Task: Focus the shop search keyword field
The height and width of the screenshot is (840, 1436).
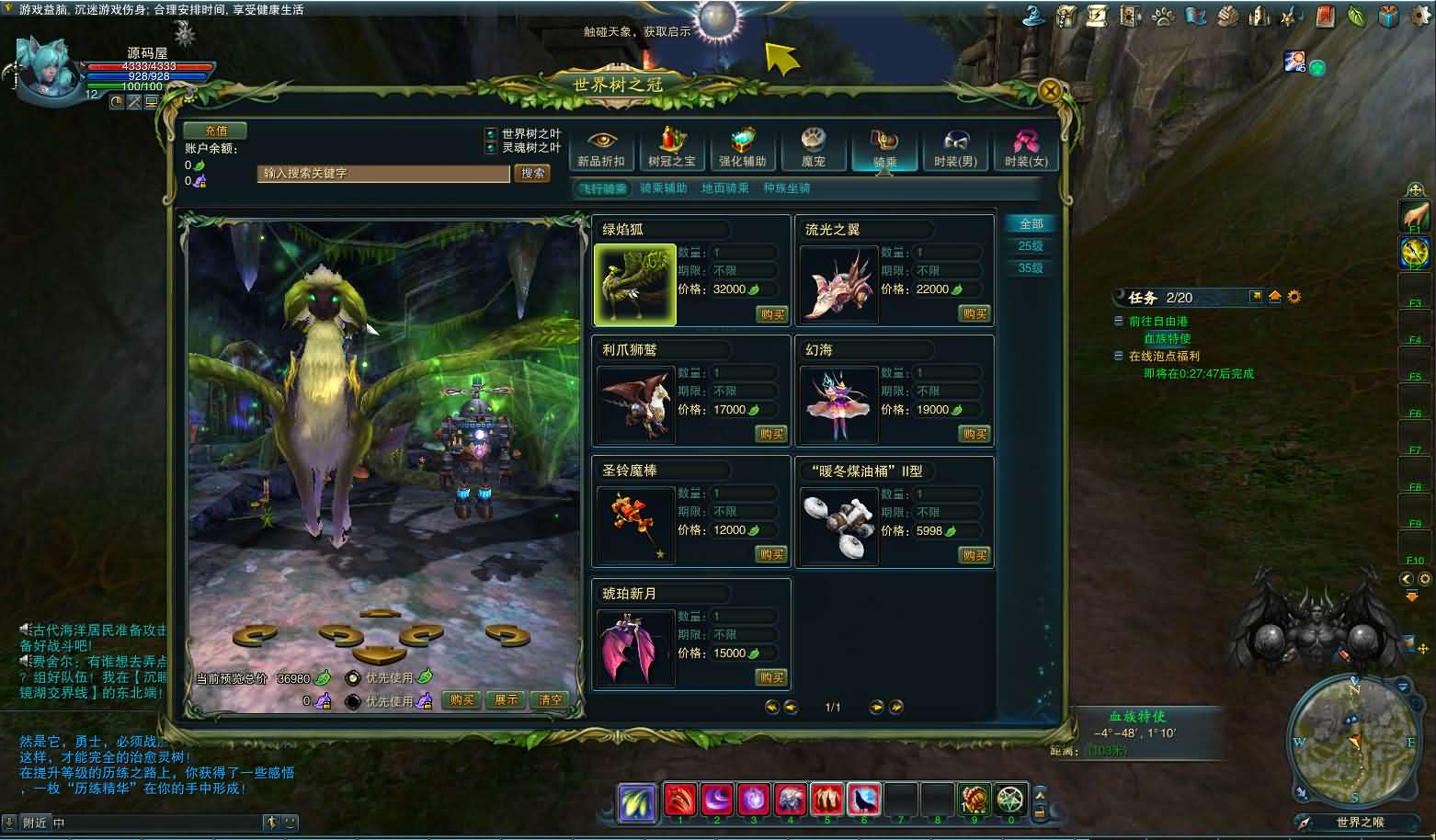Action: point(383,173)
